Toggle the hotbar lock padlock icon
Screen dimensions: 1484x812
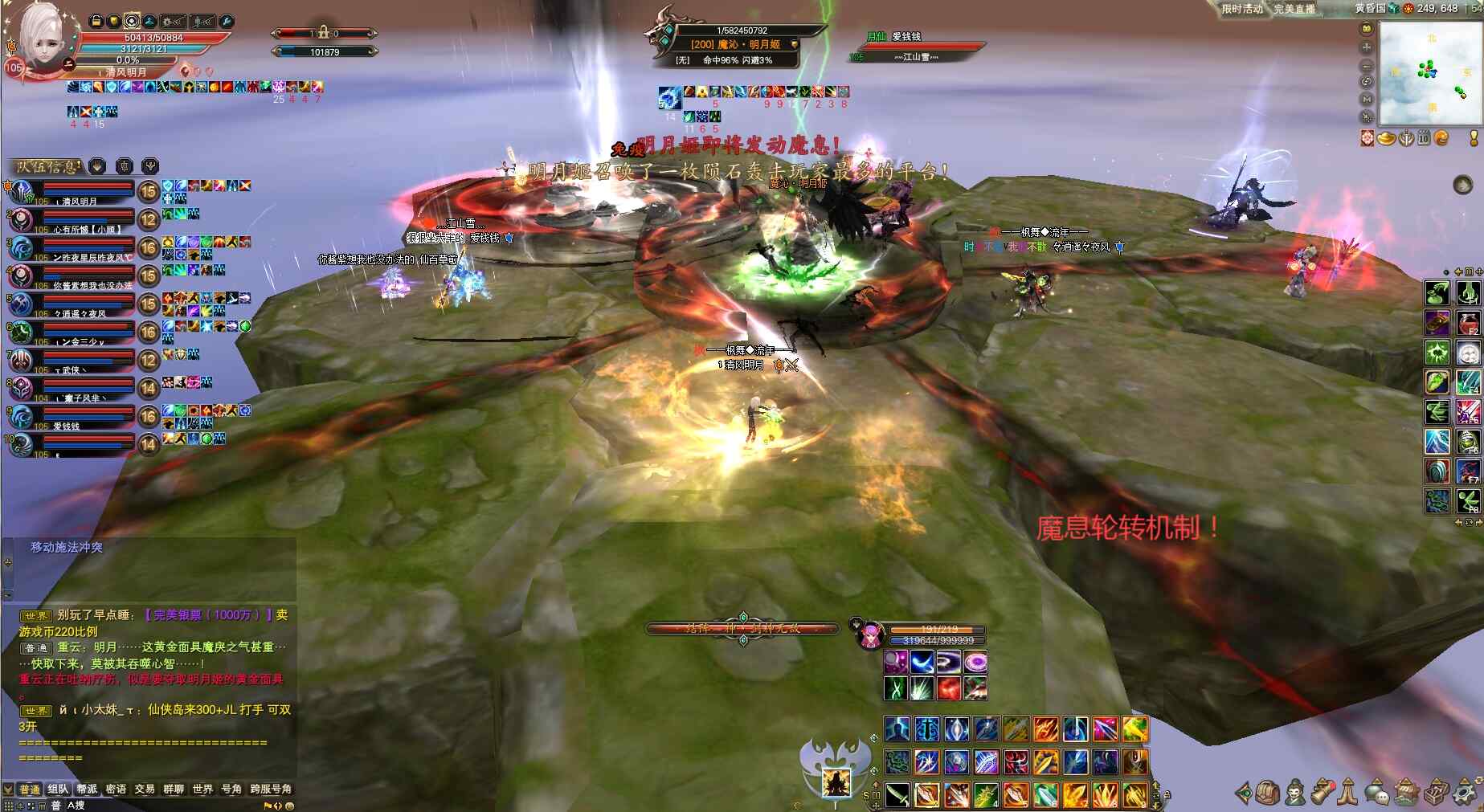(1167, 794)
